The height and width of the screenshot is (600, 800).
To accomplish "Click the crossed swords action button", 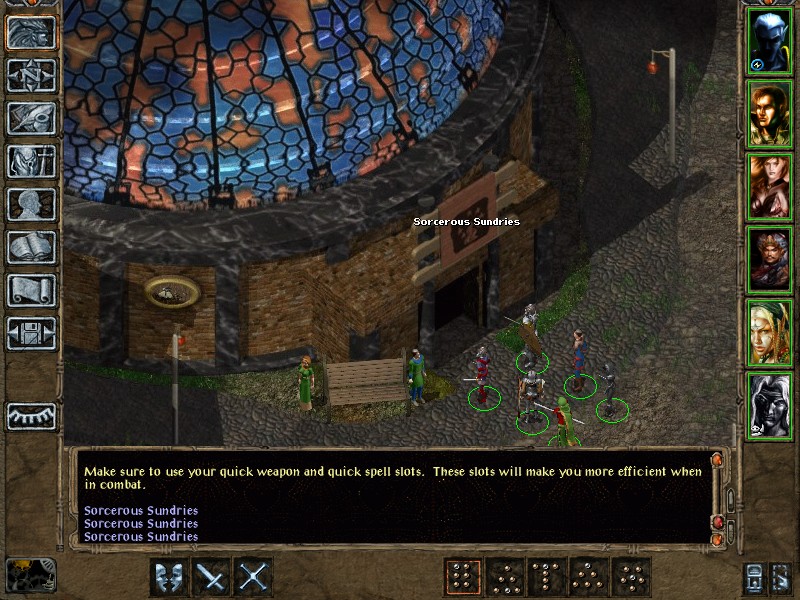I will 254,577.
